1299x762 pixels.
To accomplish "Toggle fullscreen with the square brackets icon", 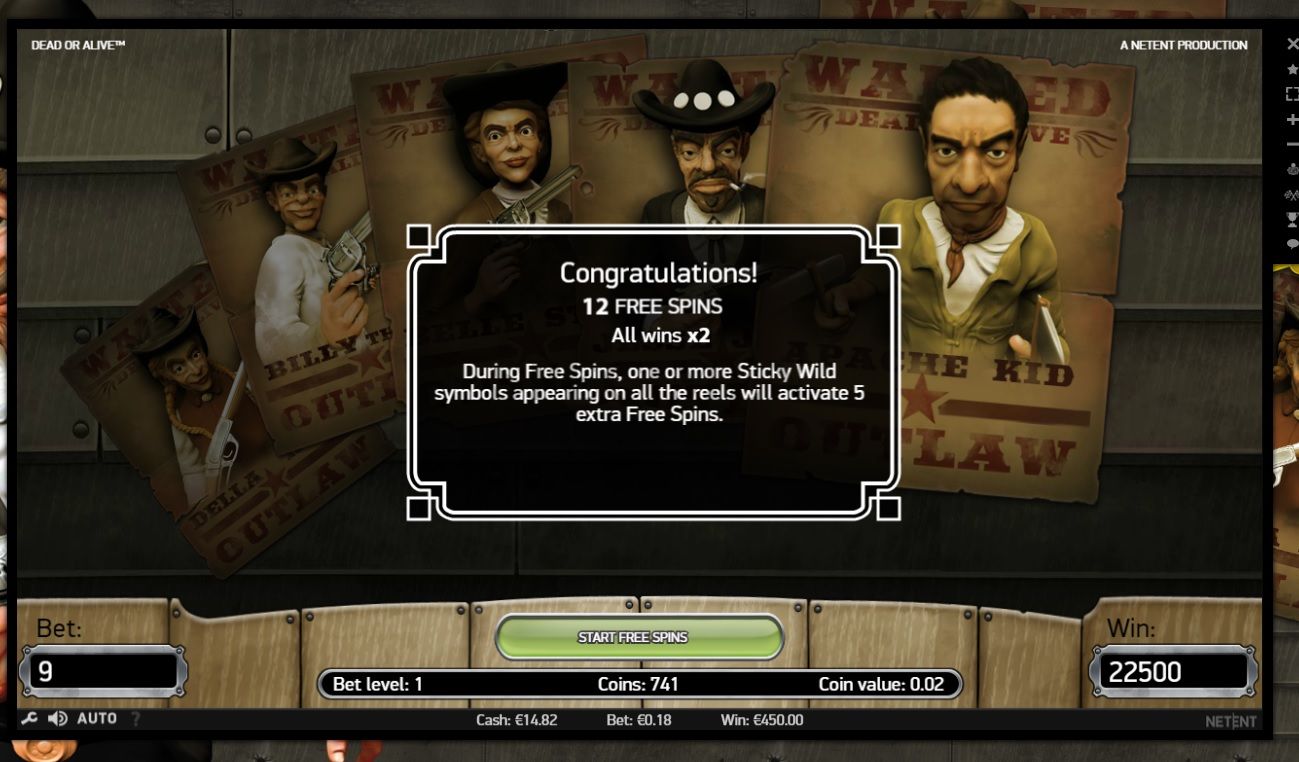I will (x=1292, y=94).
